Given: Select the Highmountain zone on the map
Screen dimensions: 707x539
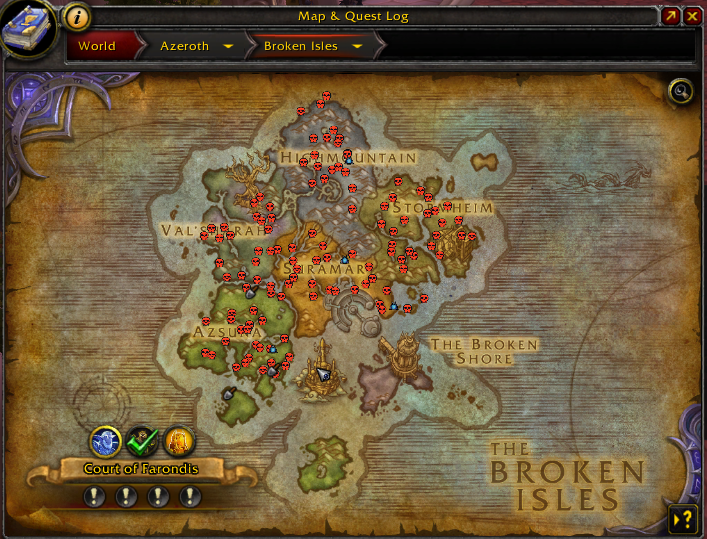Looking at the screenshot, I should coord(348,158).
